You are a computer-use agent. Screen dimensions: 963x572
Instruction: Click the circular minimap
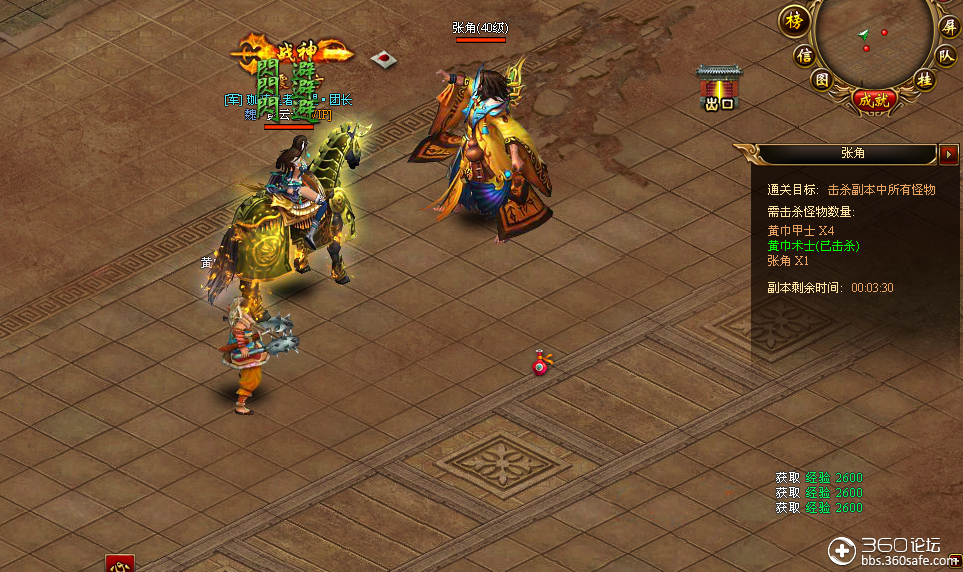pos(873,43)
